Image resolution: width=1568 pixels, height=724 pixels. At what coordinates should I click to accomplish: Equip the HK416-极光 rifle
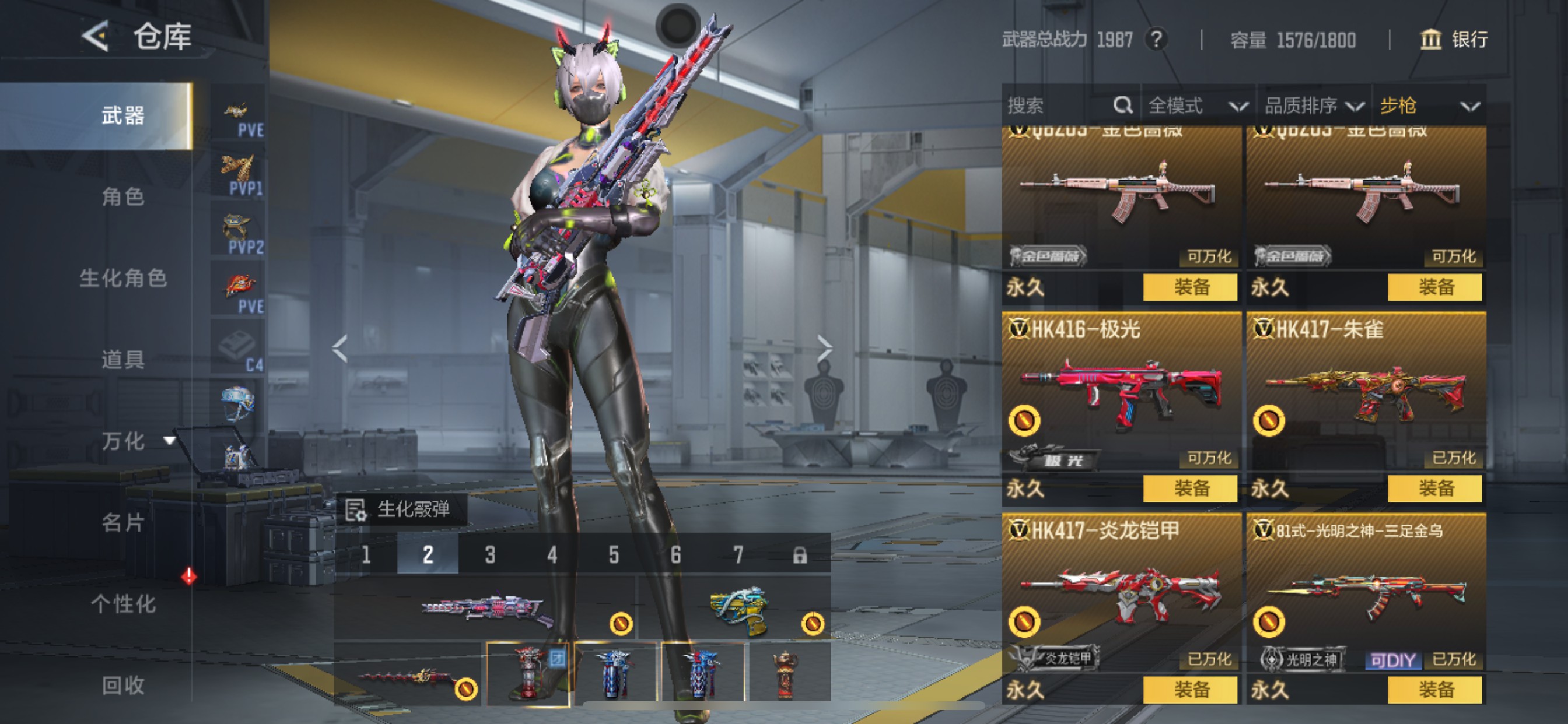click(x=1190, y=488)
